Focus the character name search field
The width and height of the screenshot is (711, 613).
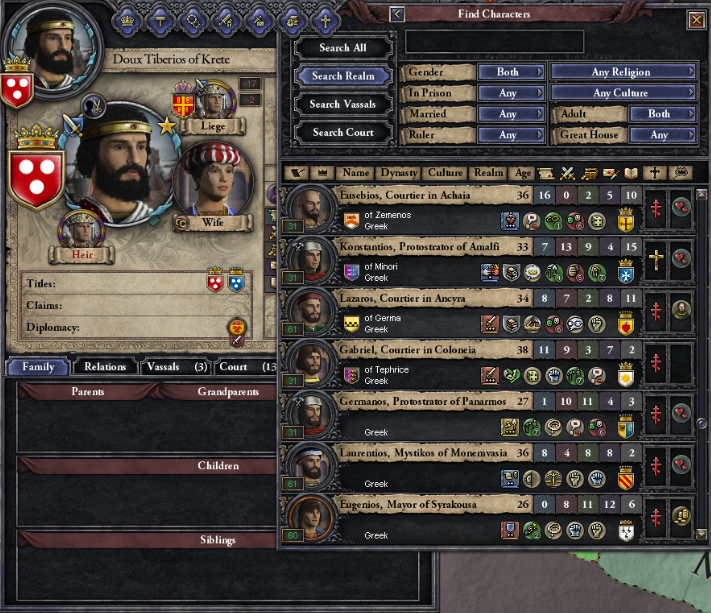coord(494,42)
